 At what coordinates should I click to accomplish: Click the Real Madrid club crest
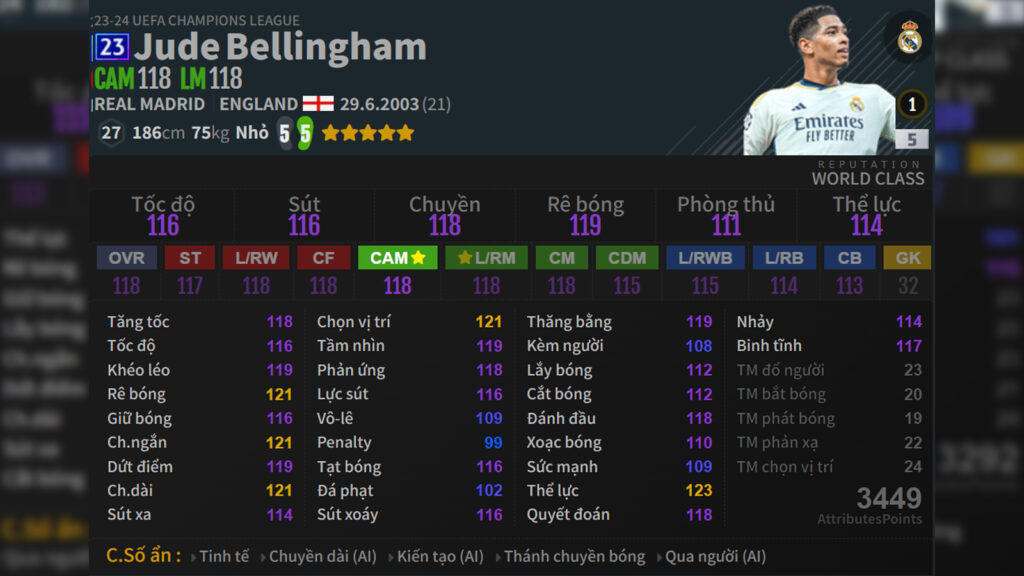[909, 38]
